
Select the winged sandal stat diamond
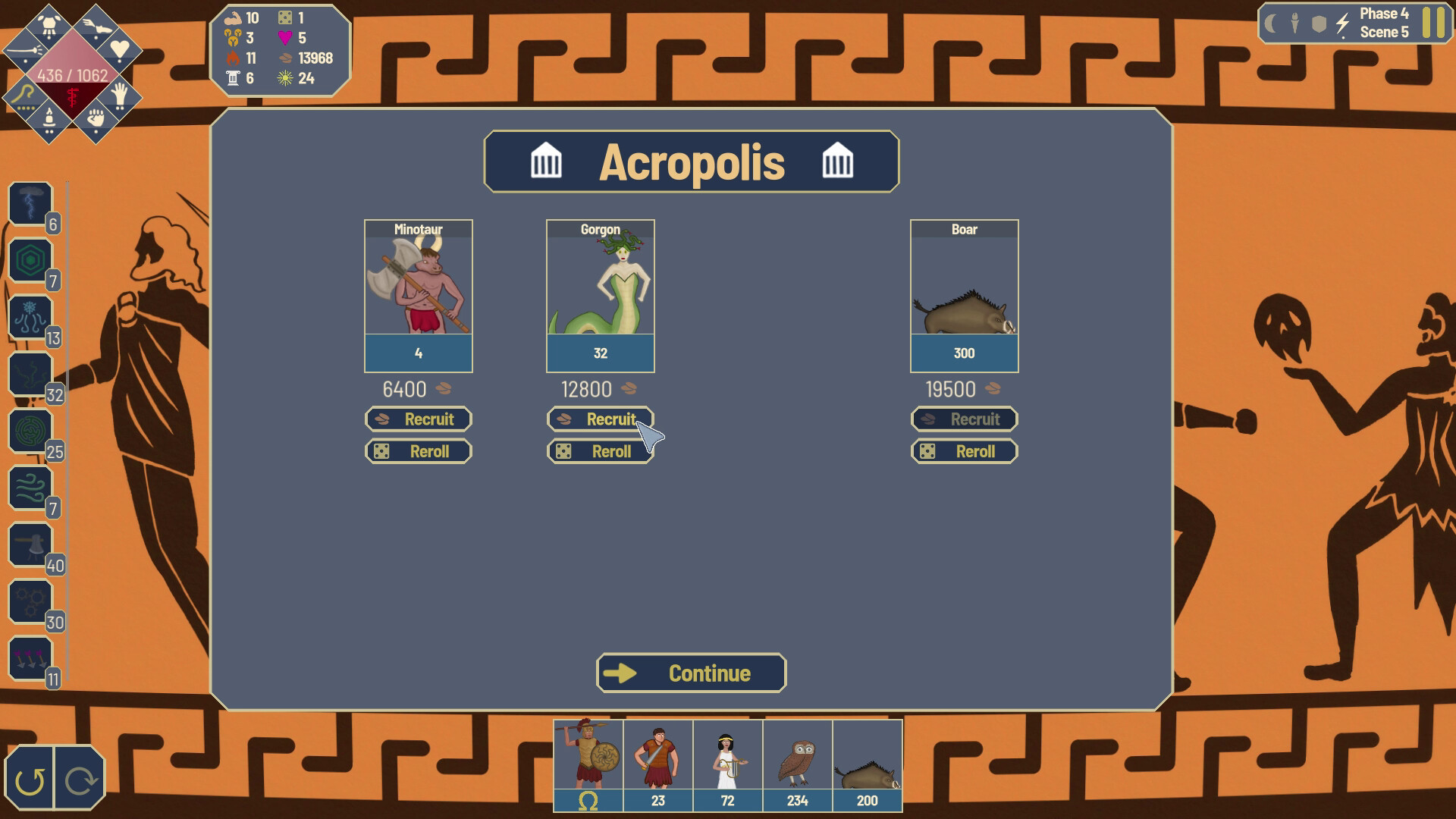pyautogui.click(x=96, y=26)
